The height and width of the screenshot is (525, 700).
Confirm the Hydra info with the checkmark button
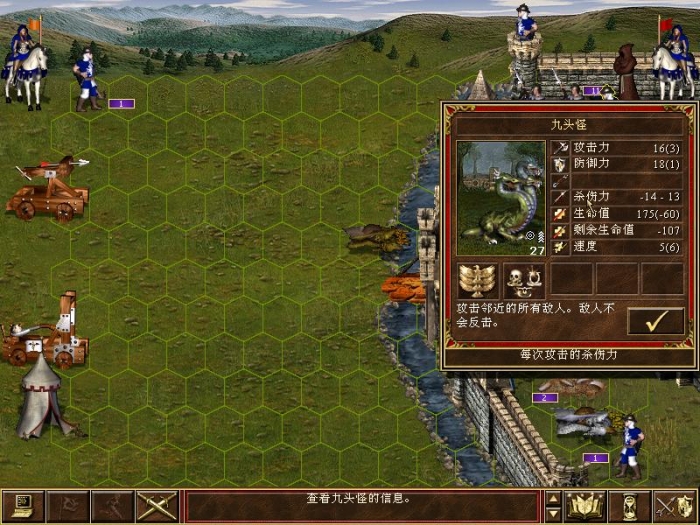[656, 321]
